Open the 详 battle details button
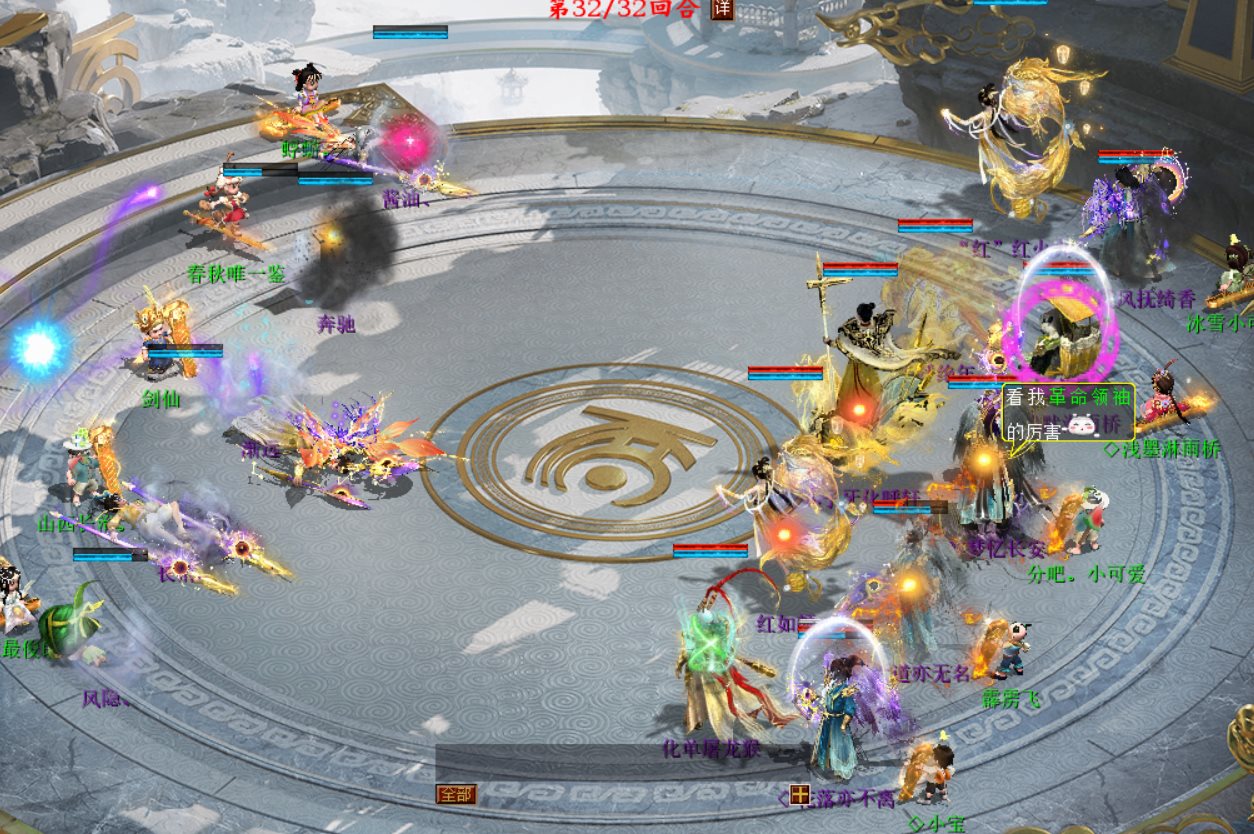 pyautogui.click(x=722, y=9)
